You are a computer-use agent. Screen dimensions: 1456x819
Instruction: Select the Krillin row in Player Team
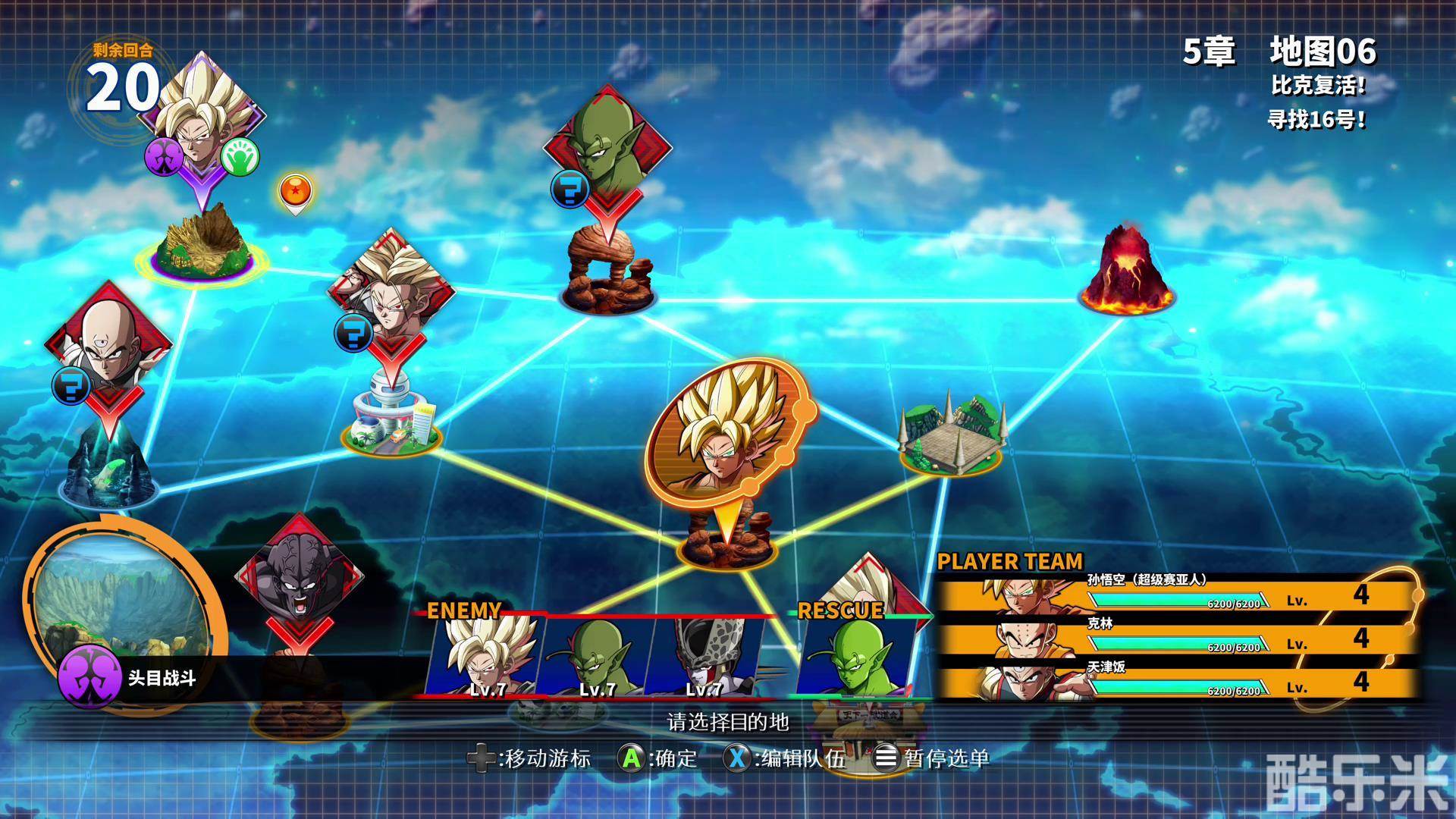[1175, 639]
